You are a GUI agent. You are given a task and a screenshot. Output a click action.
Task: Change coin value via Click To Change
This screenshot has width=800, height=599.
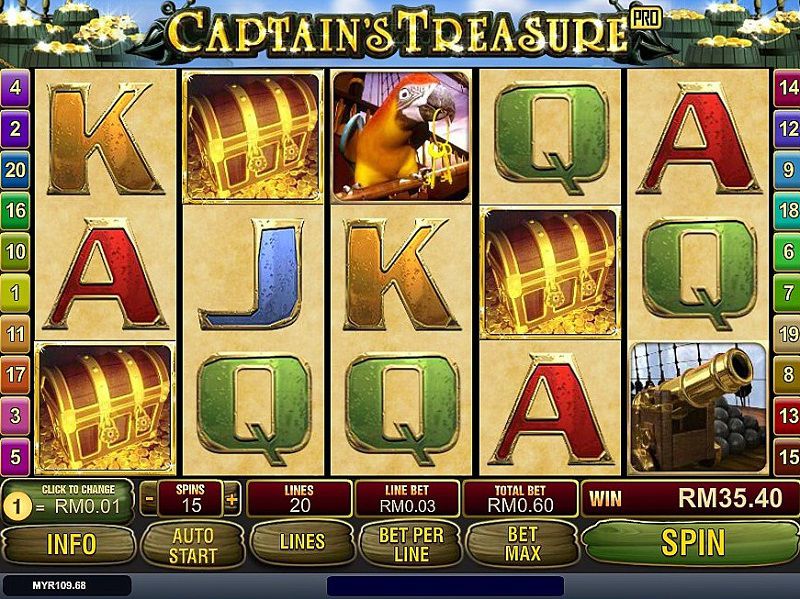pyautogui.click(x=69, y=498)
